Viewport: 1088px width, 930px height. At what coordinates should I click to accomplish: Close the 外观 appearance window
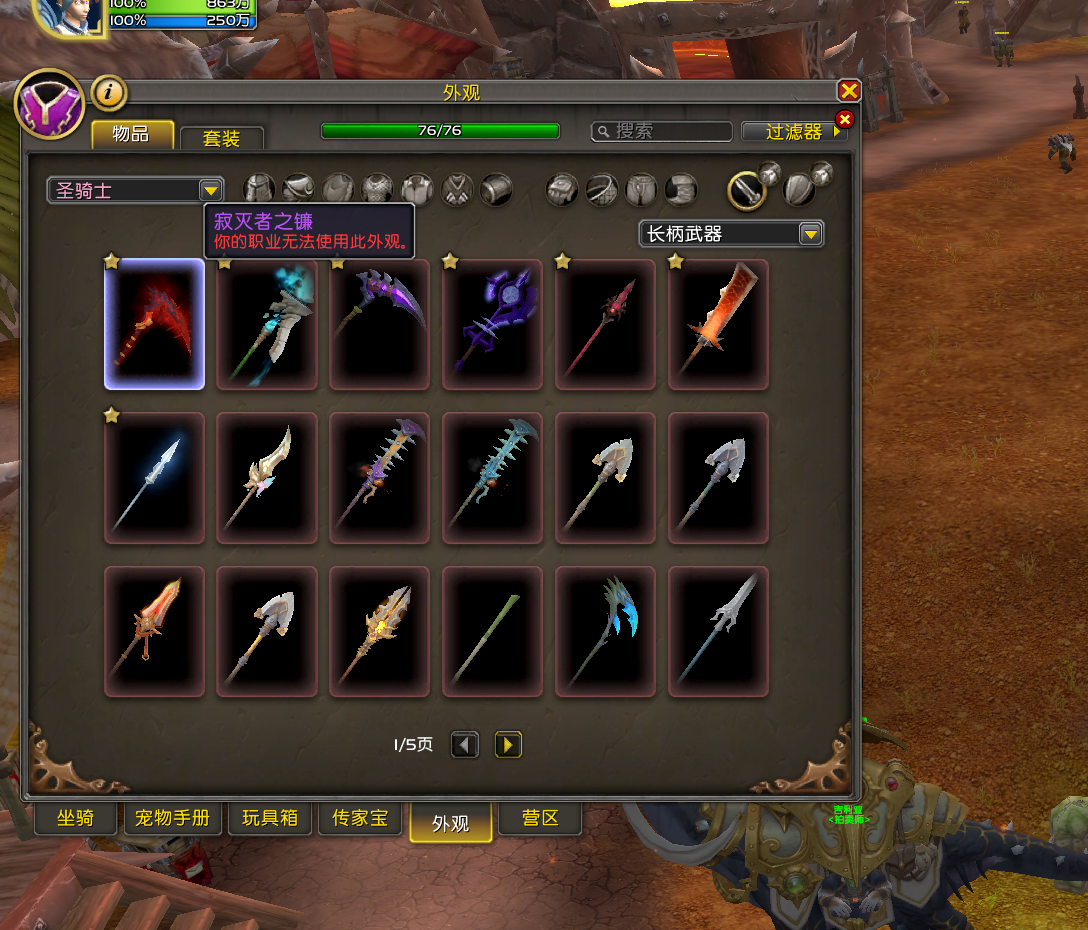[x=849, y=91]
